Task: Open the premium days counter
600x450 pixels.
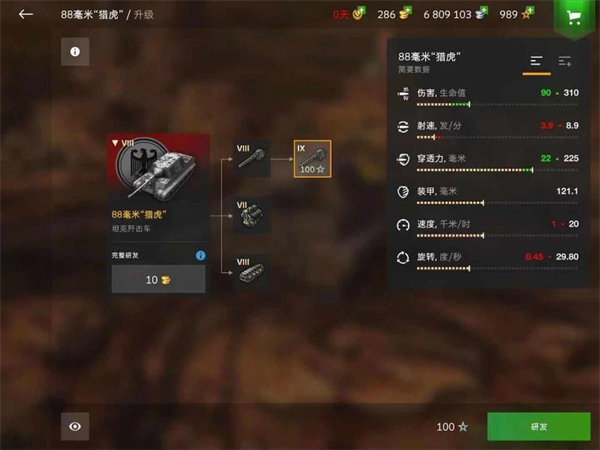Action: click(348, 14)
